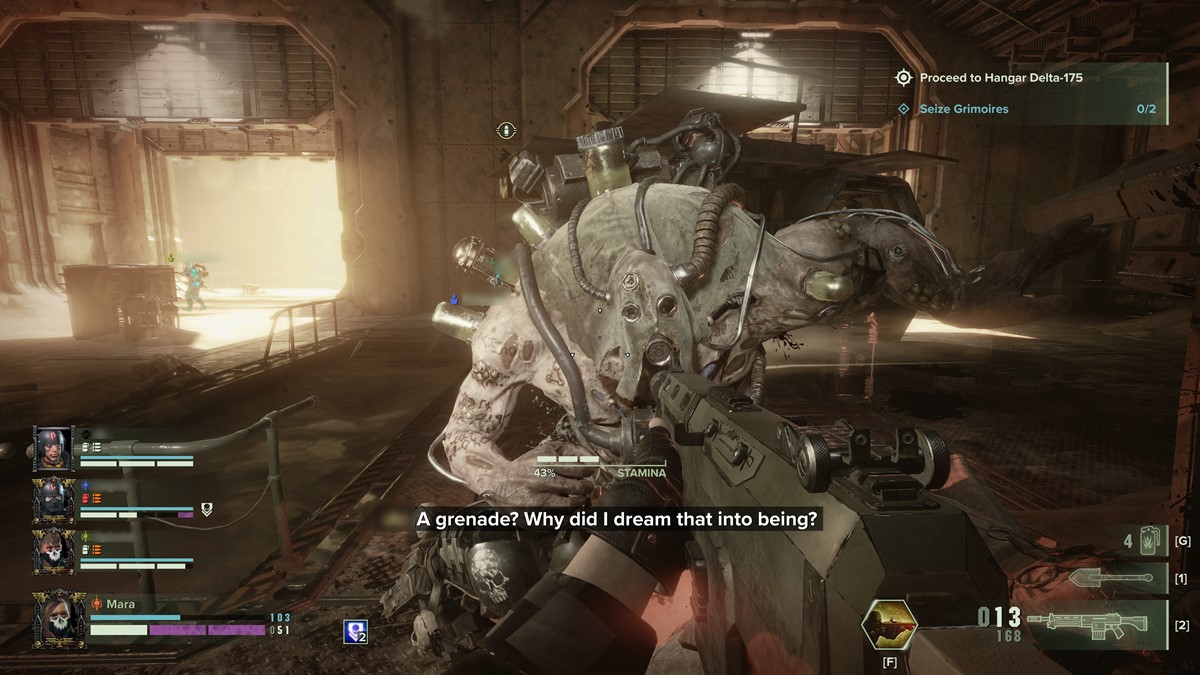The image size is (1200, 675).
Task: Select the teammate portrait beside the green class icon
Action: 52,551
